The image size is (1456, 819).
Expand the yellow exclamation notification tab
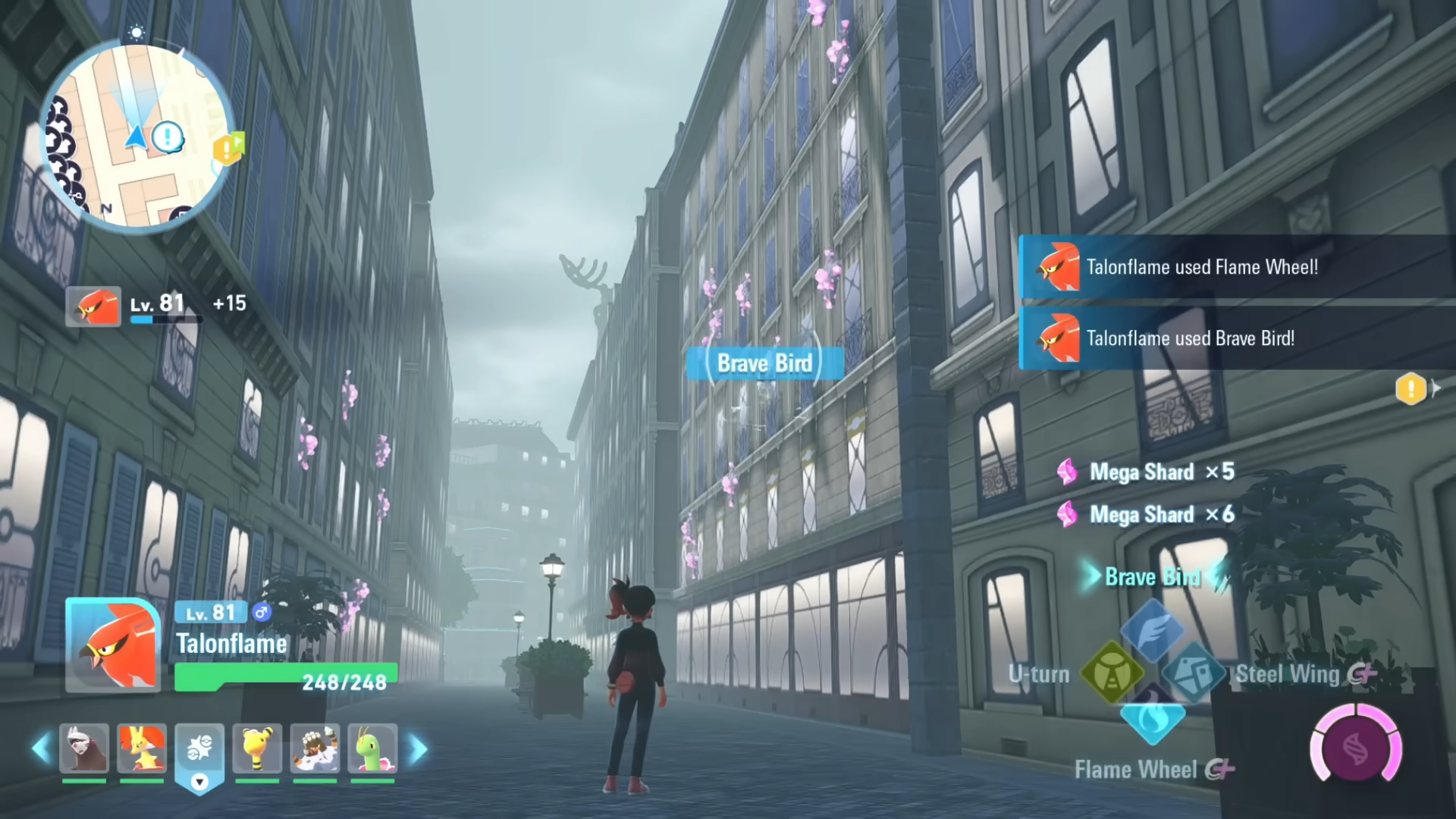click(1412, 389)
